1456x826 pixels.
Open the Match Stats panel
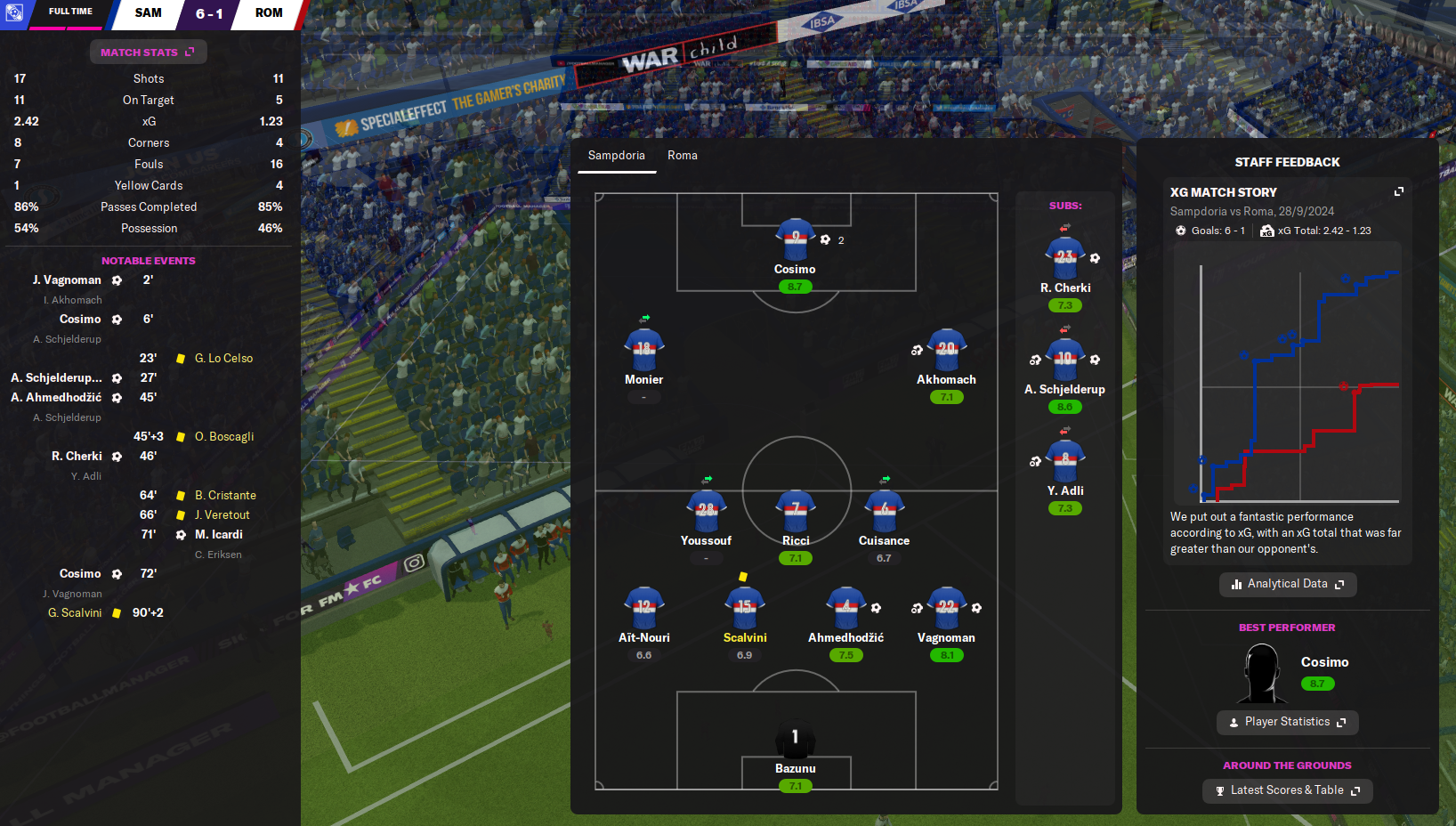[148, 53]
